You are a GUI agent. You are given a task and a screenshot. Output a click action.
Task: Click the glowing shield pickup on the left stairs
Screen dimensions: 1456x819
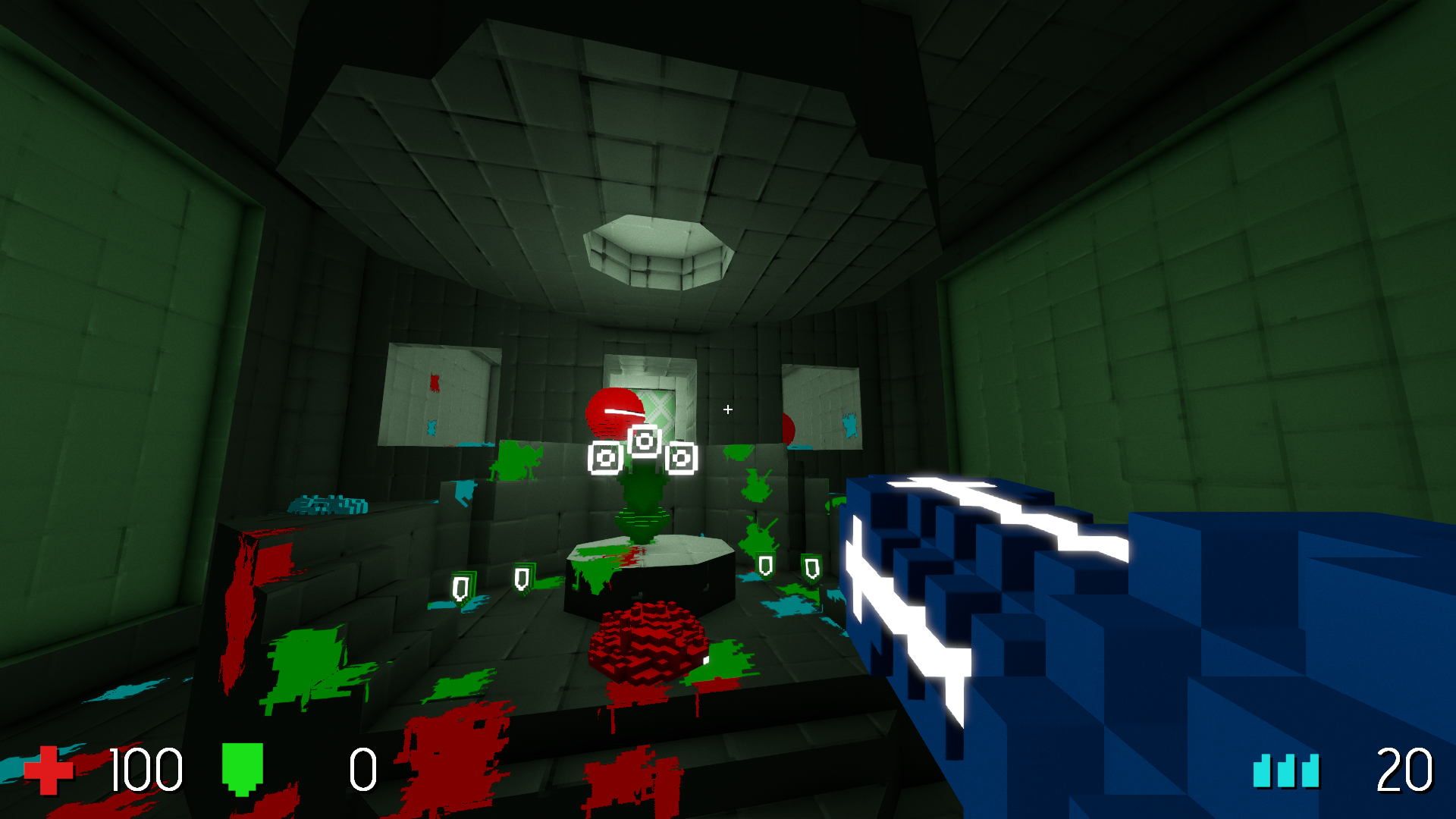[x=521, y=580]
